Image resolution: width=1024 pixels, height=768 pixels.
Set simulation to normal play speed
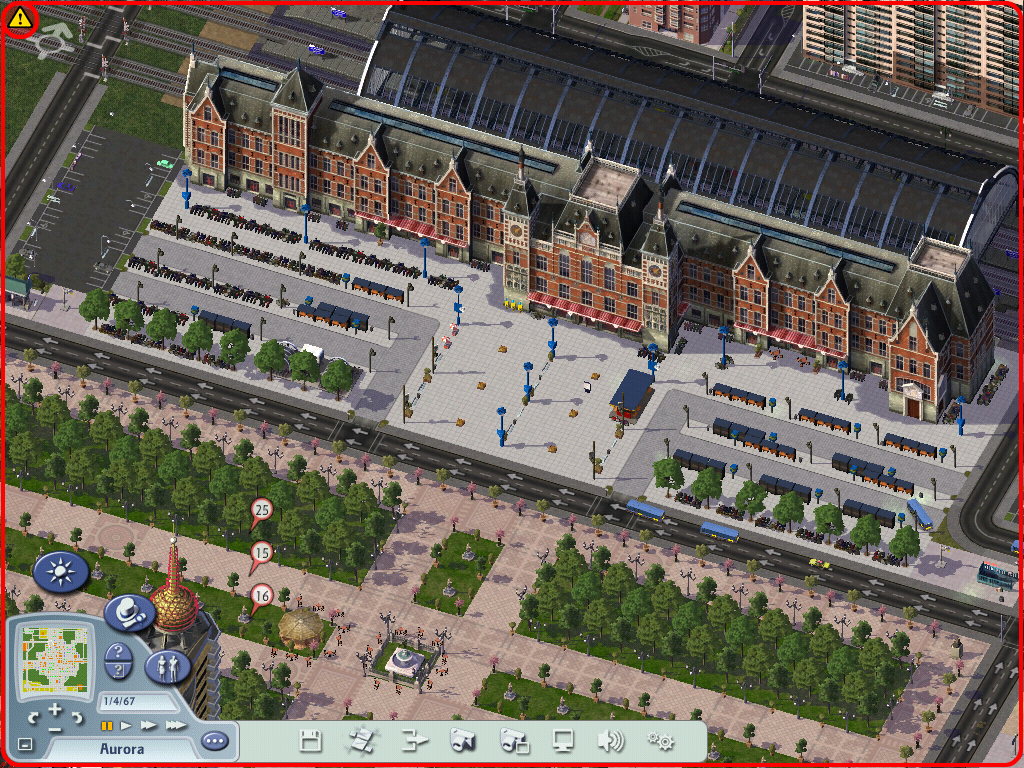pos(126,725)
